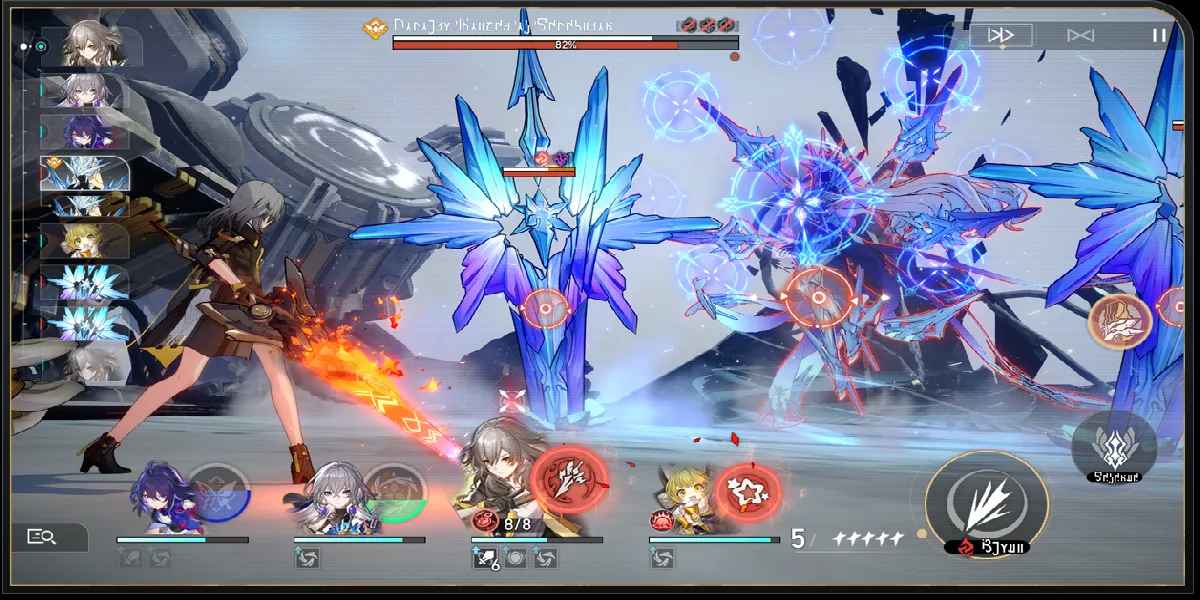Open the enemy details magnifier button

[x=43, y=537]
